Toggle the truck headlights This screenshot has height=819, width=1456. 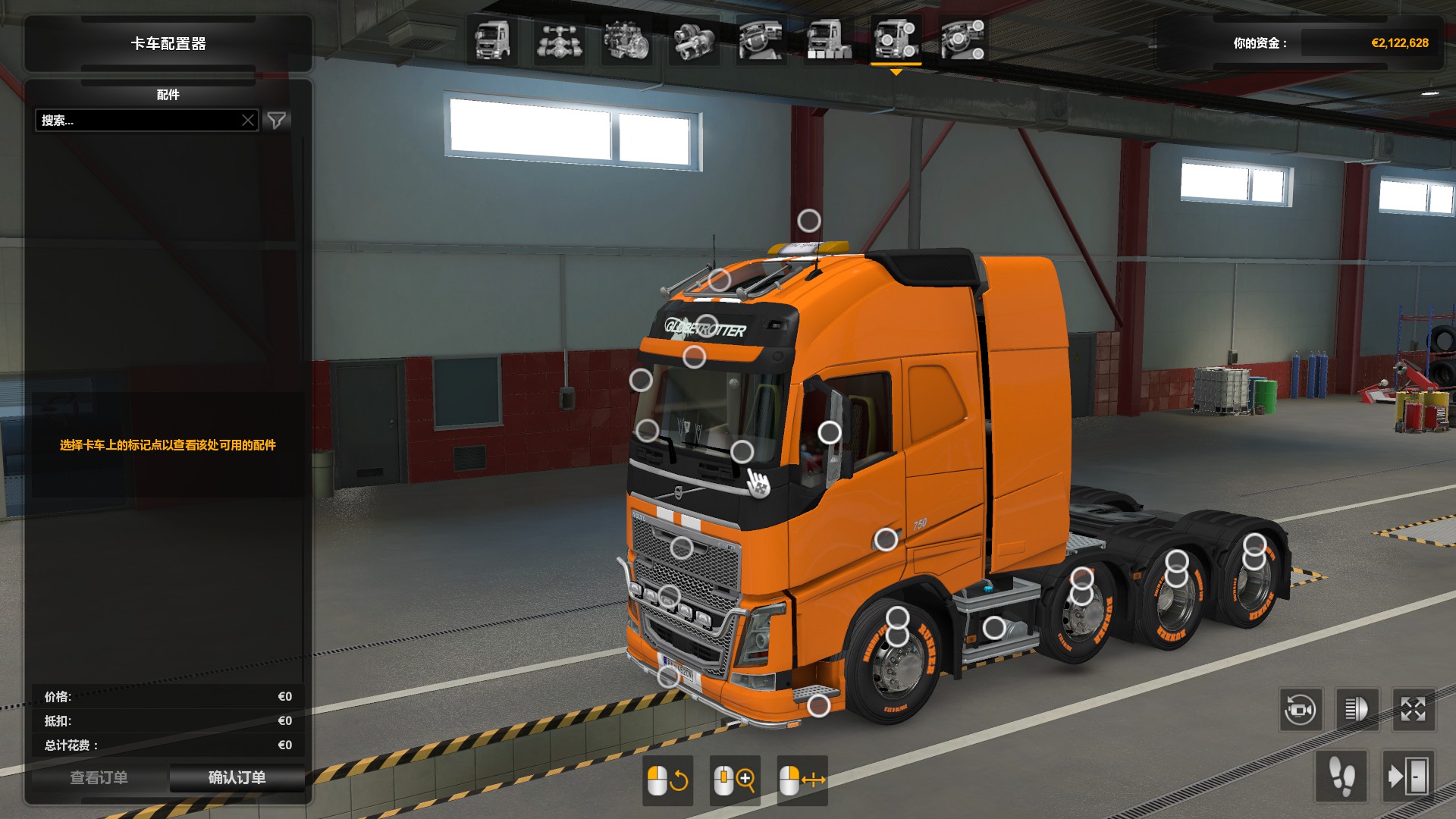pos(1357,711)
